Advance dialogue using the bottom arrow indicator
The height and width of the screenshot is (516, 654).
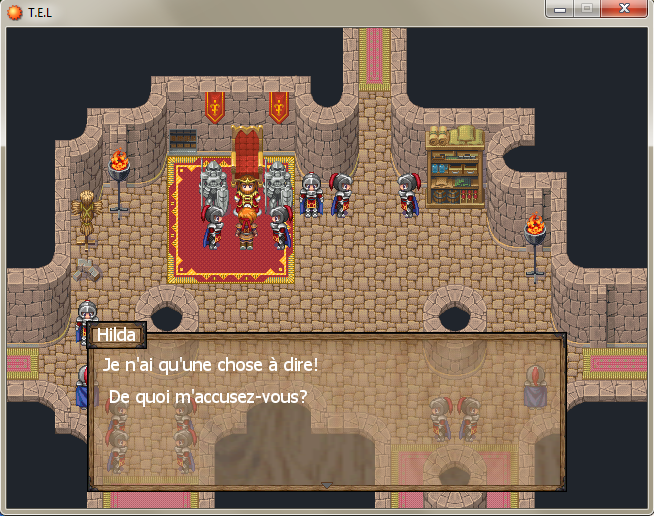pyautogui.click(x=326, y=485)
